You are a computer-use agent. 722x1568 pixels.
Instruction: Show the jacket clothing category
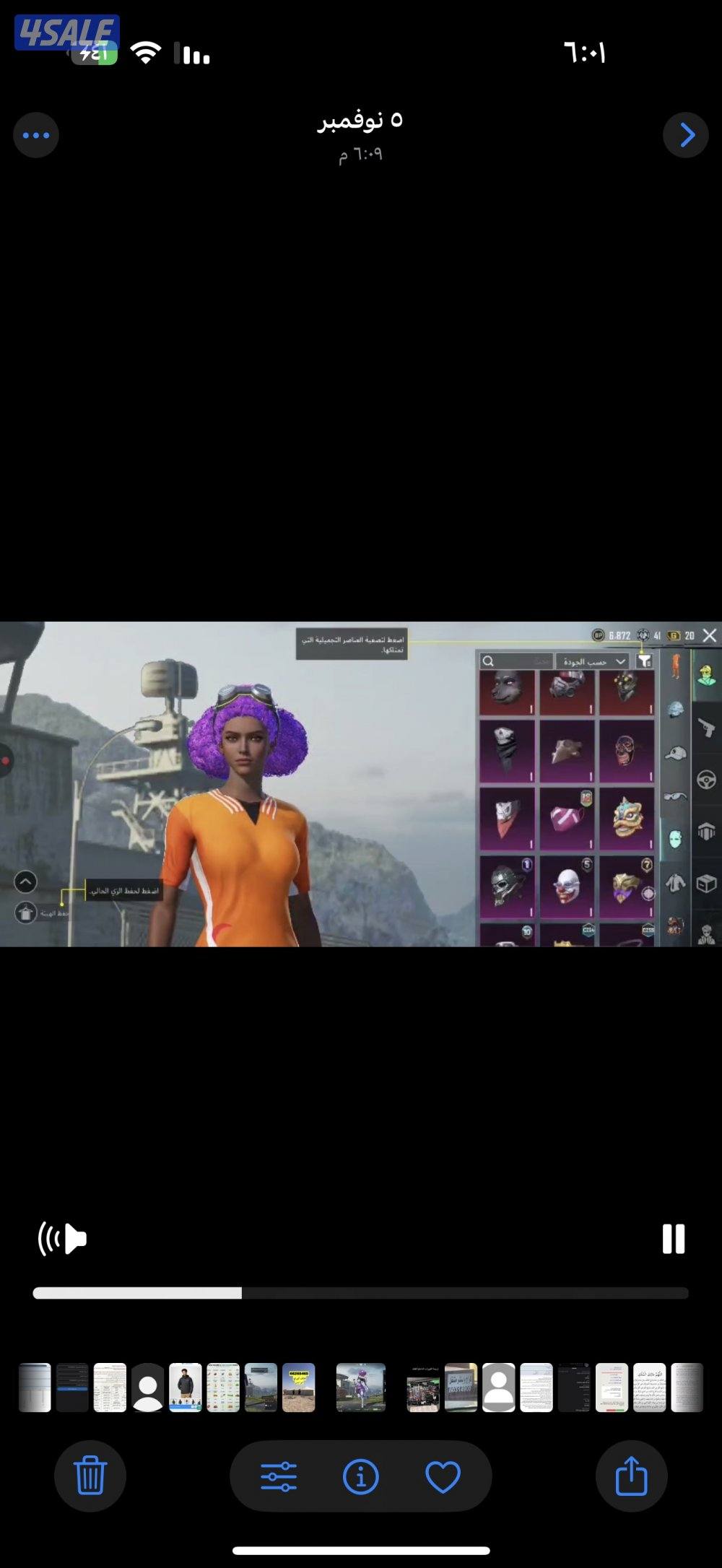[676, 882]
